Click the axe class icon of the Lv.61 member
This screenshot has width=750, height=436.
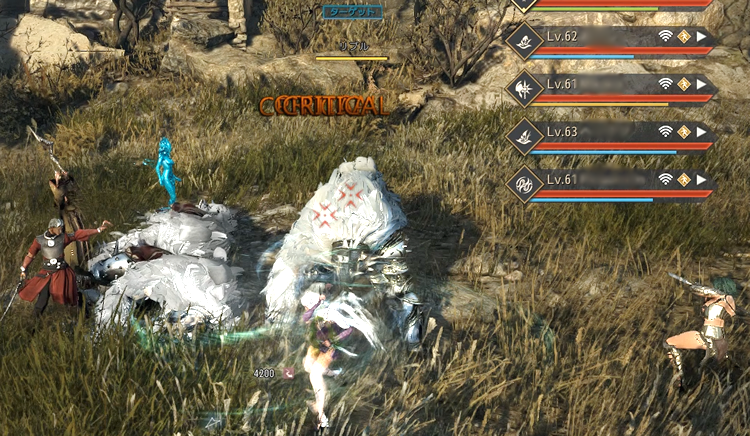point(523,87)
